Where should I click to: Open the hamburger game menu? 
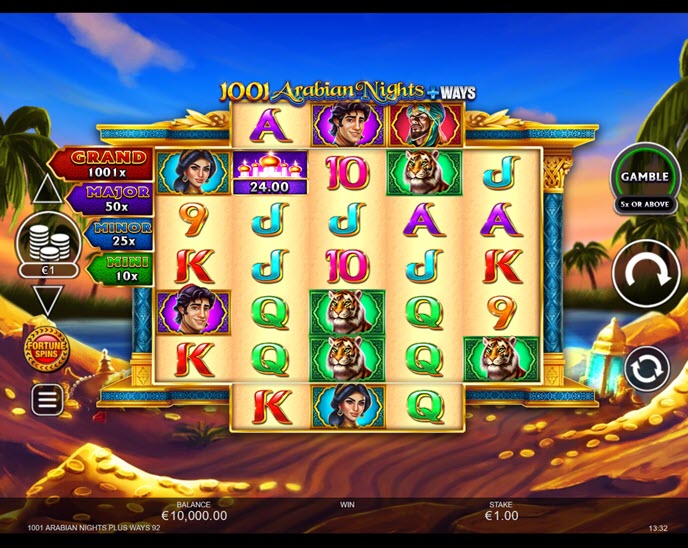pos(47,399)
